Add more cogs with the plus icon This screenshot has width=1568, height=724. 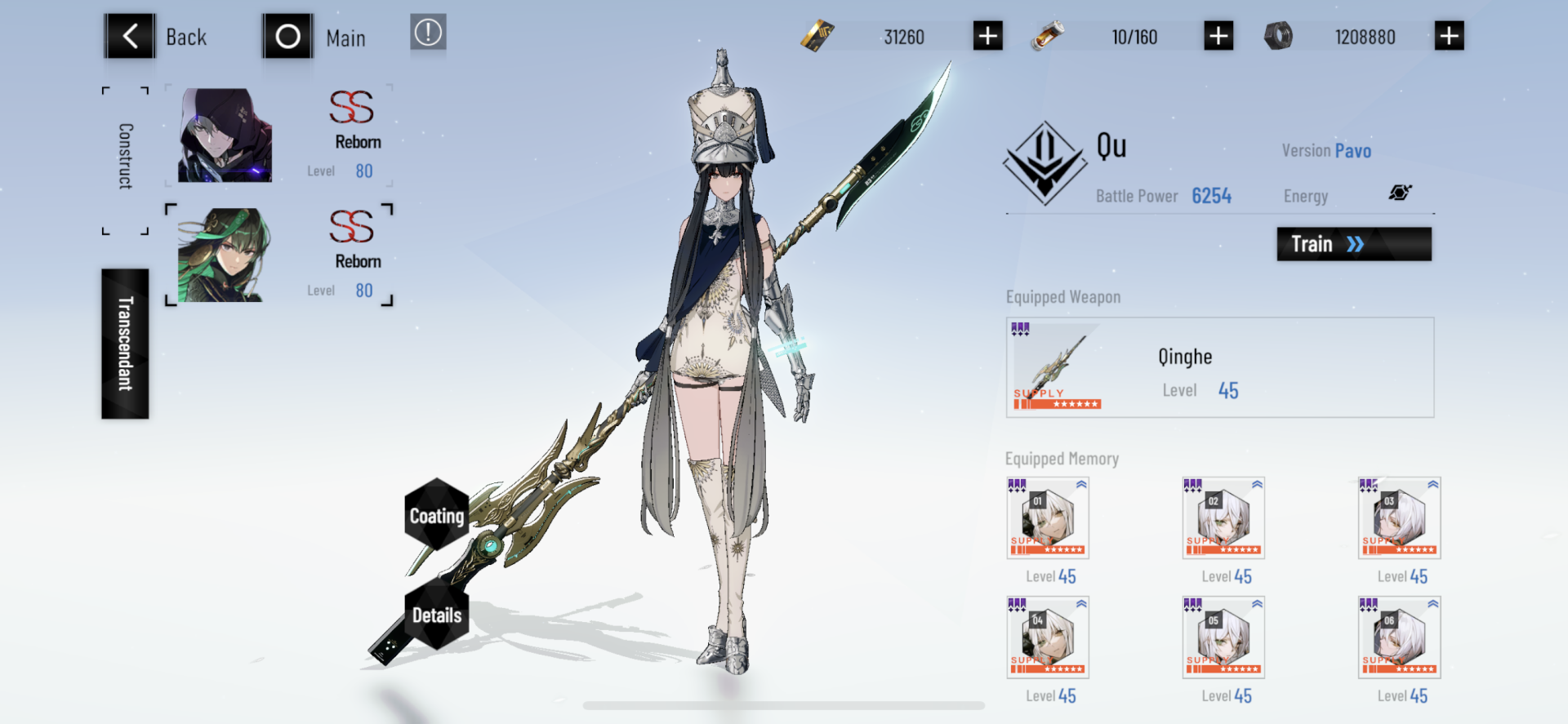1450,35
